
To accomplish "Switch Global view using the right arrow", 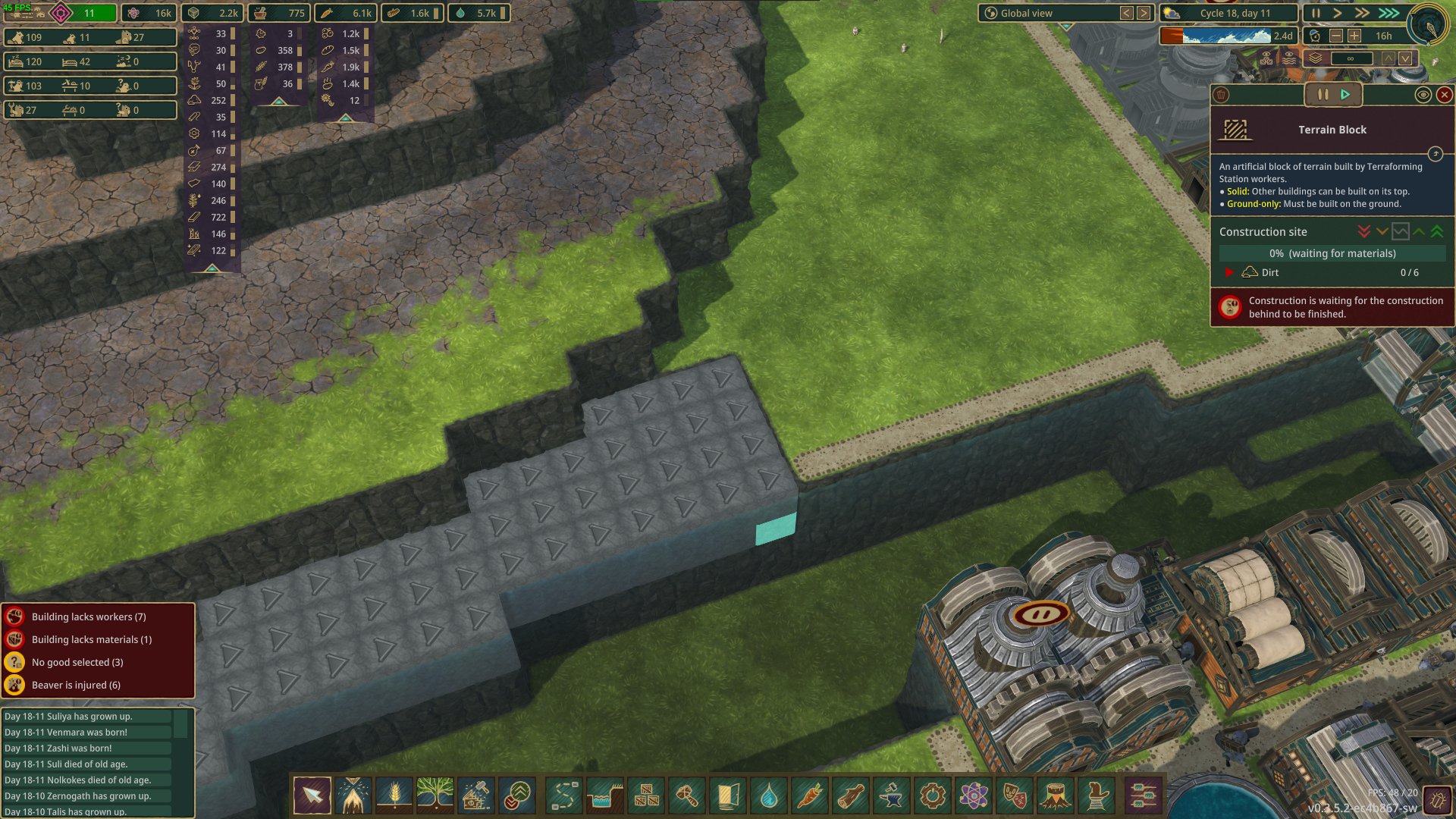I will tap(1143, 13).
